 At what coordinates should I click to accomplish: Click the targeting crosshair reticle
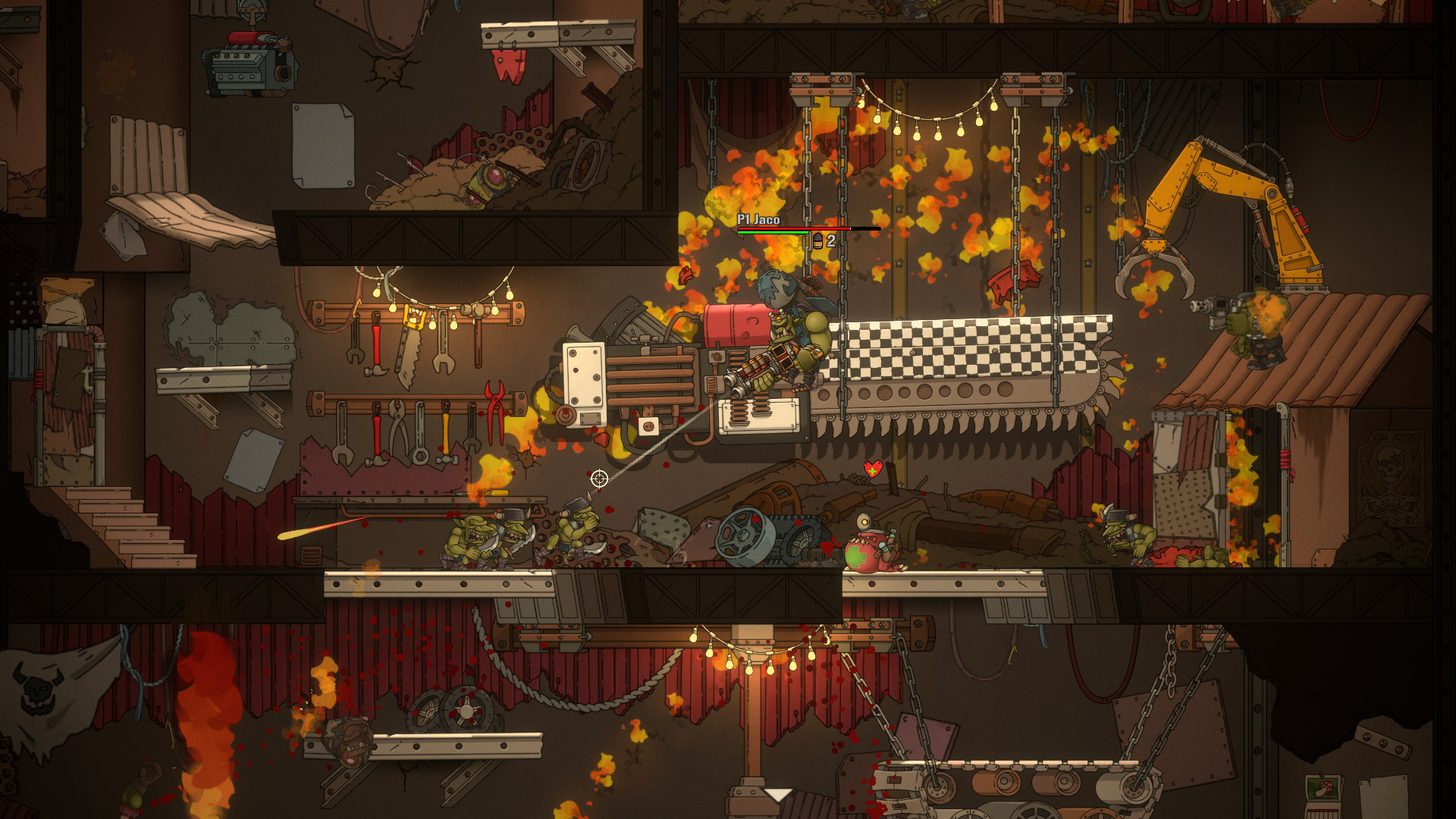[599, 477]
